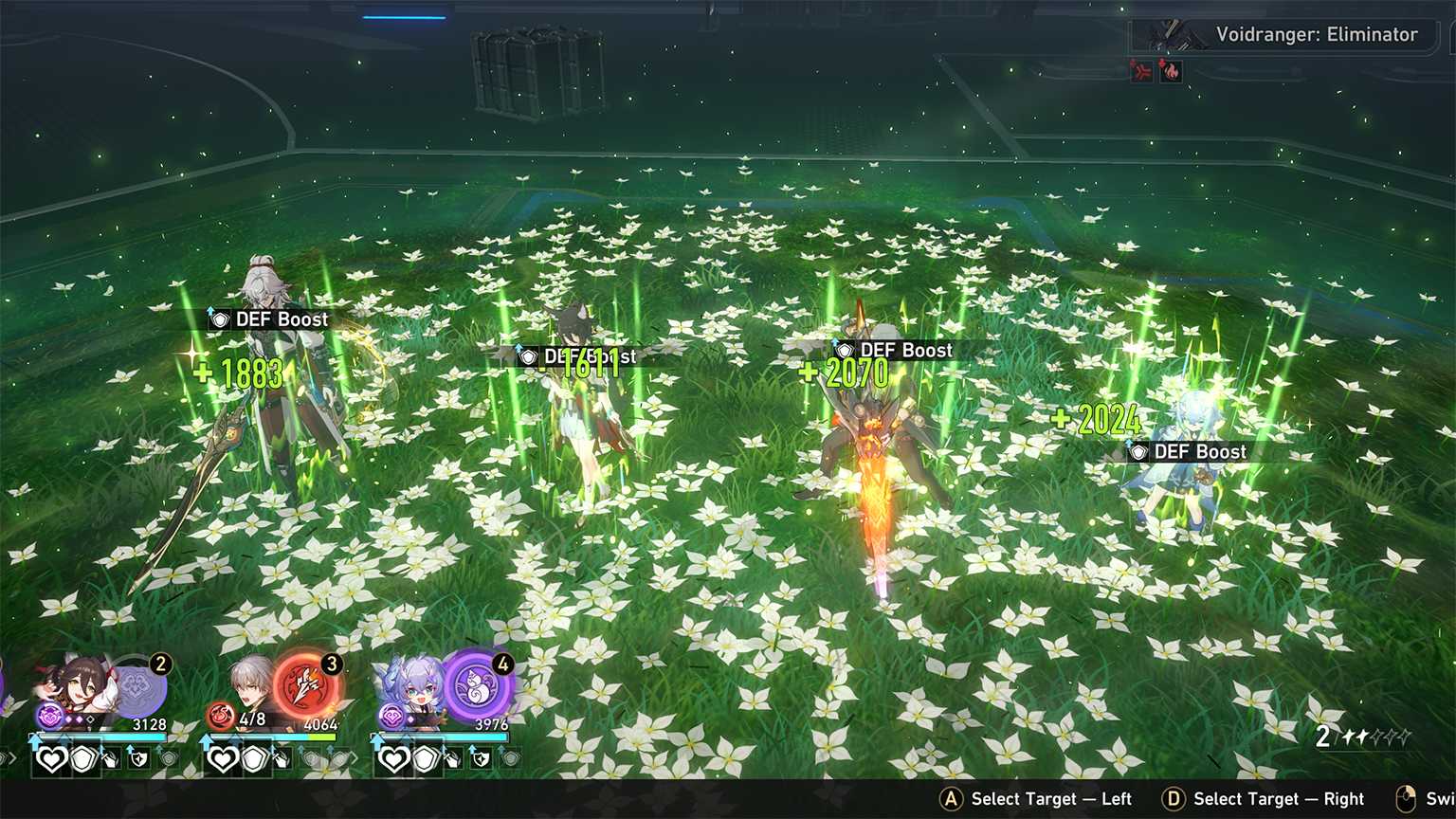Click Caelus's green energy bar segment
The image size is (1456, 819).
[321, 737]
